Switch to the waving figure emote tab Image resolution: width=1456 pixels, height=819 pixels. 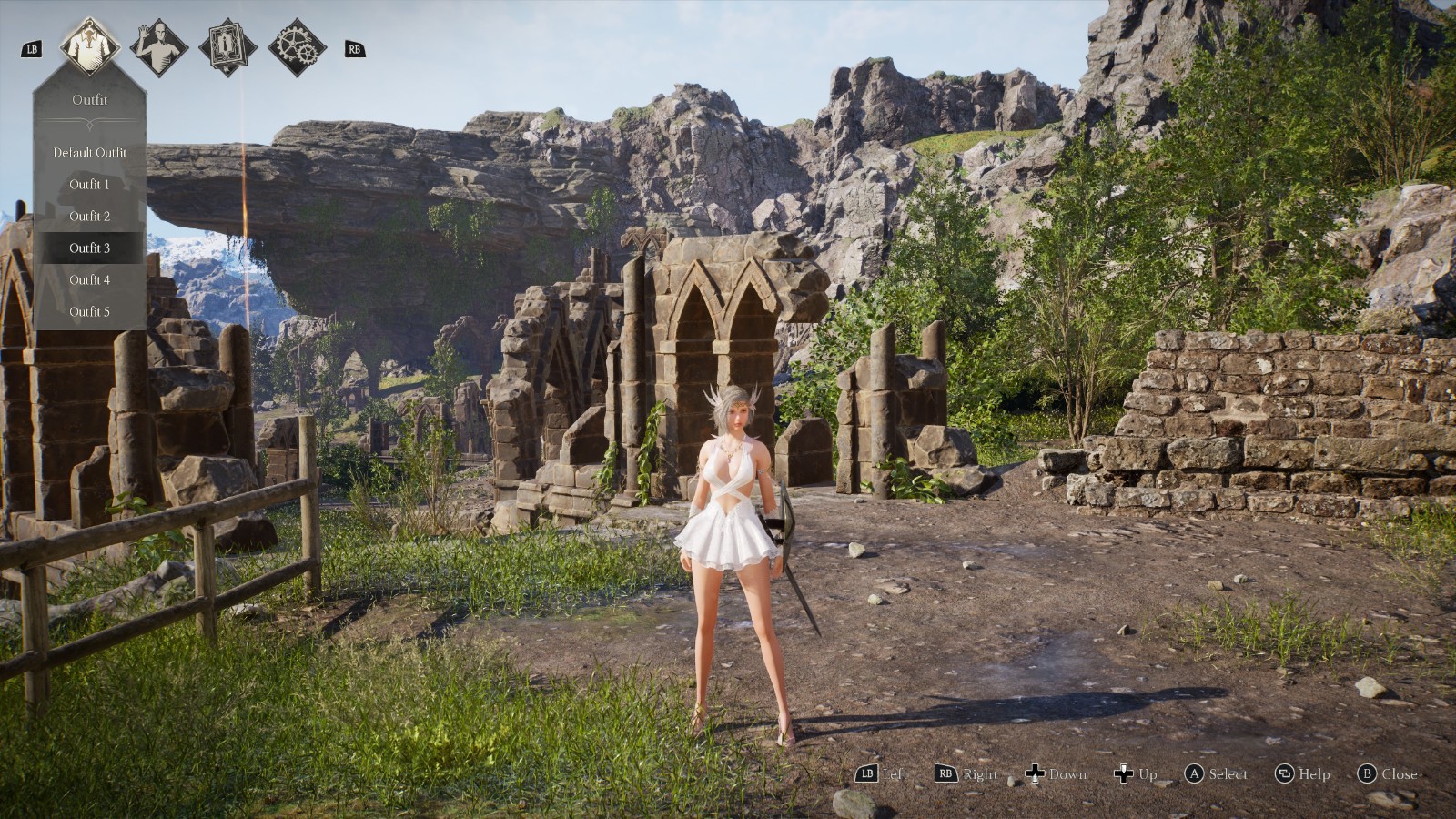coord(159,47)
